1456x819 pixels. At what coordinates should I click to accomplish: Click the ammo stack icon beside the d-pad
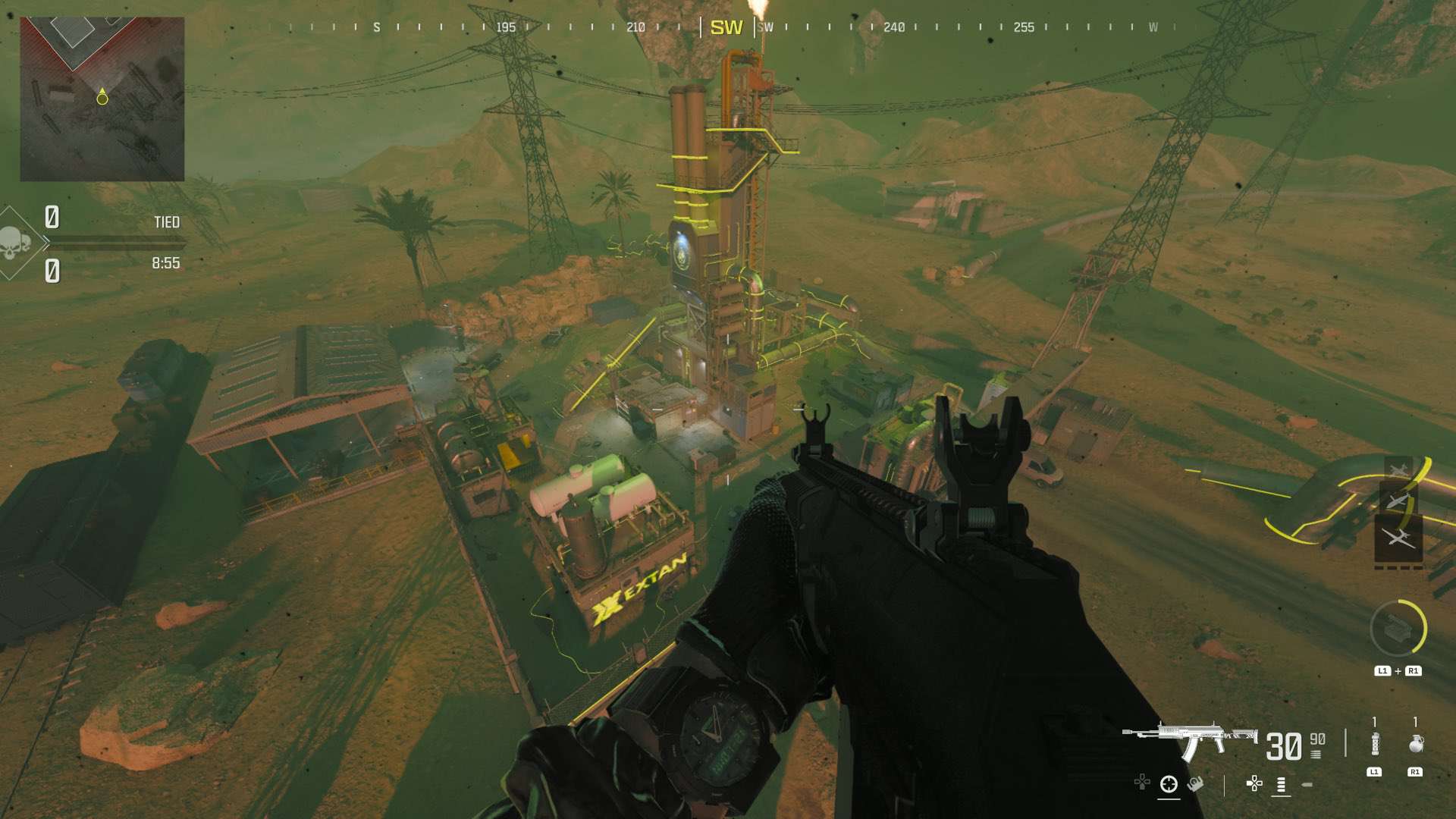[1281, 785]
